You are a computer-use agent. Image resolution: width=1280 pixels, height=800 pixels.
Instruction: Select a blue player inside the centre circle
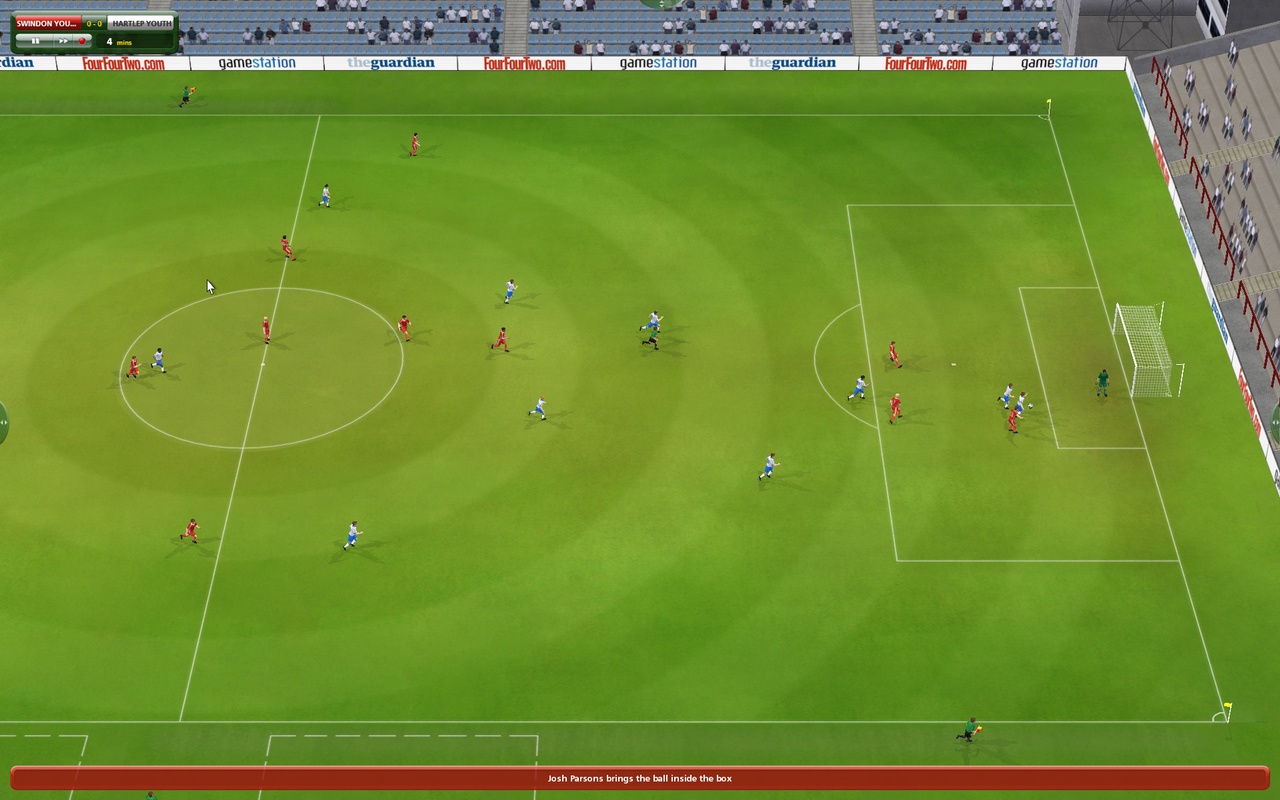pyautogui.click(x=157, y=355)
